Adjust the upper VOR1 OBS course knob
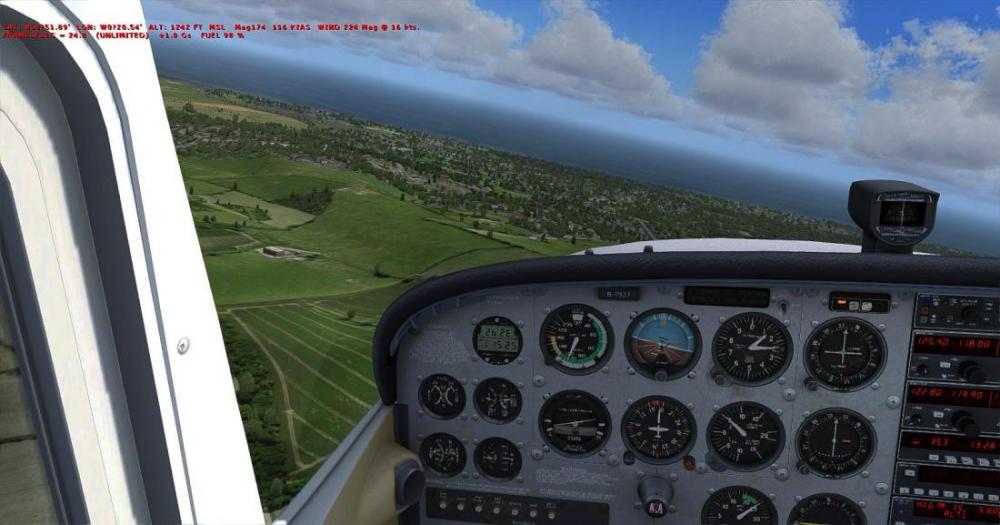The image size is (1000, 525). (811, 383)
